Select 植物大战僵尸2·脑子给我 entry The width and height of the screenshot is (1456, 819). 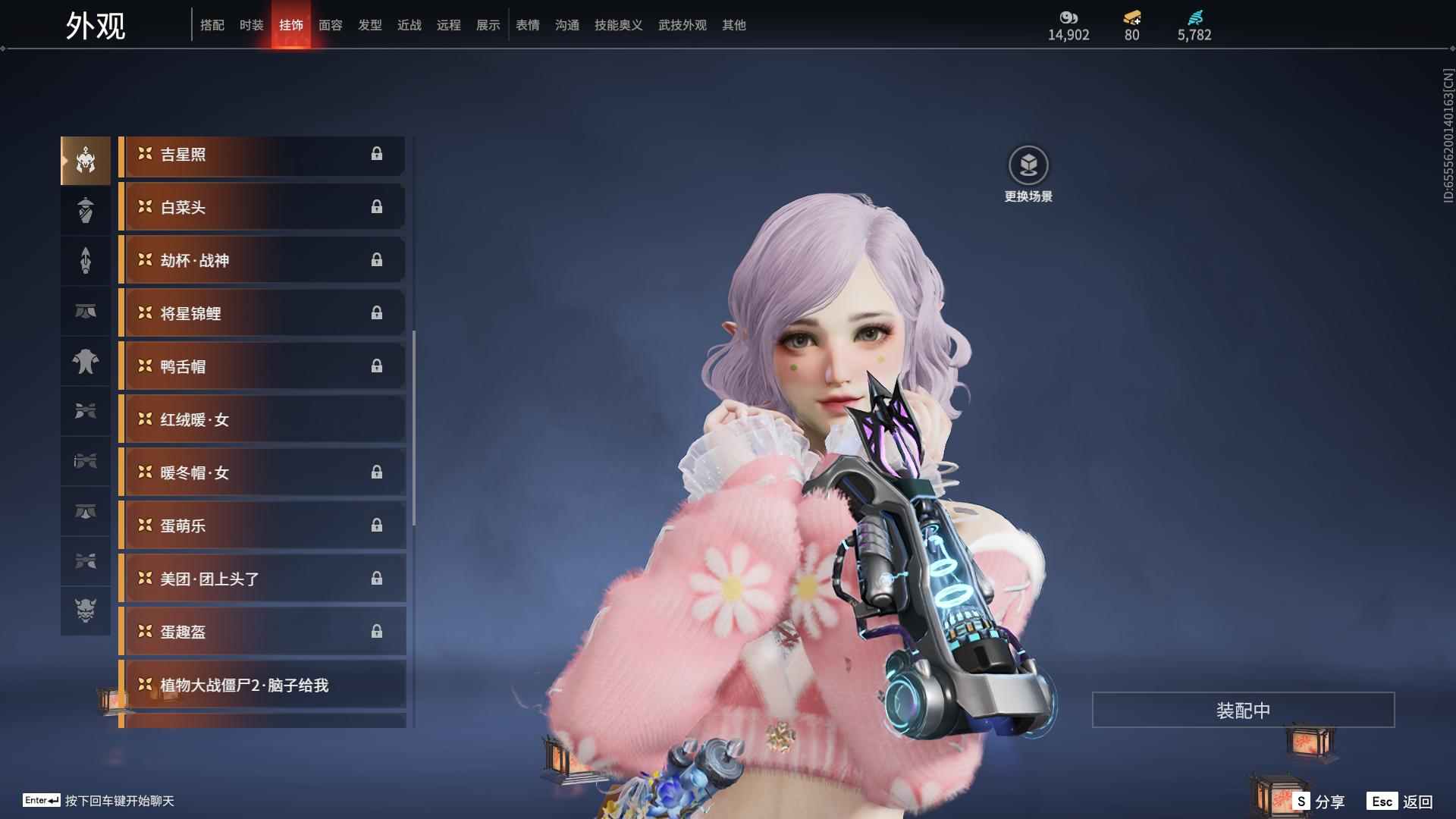click(262, 686)
